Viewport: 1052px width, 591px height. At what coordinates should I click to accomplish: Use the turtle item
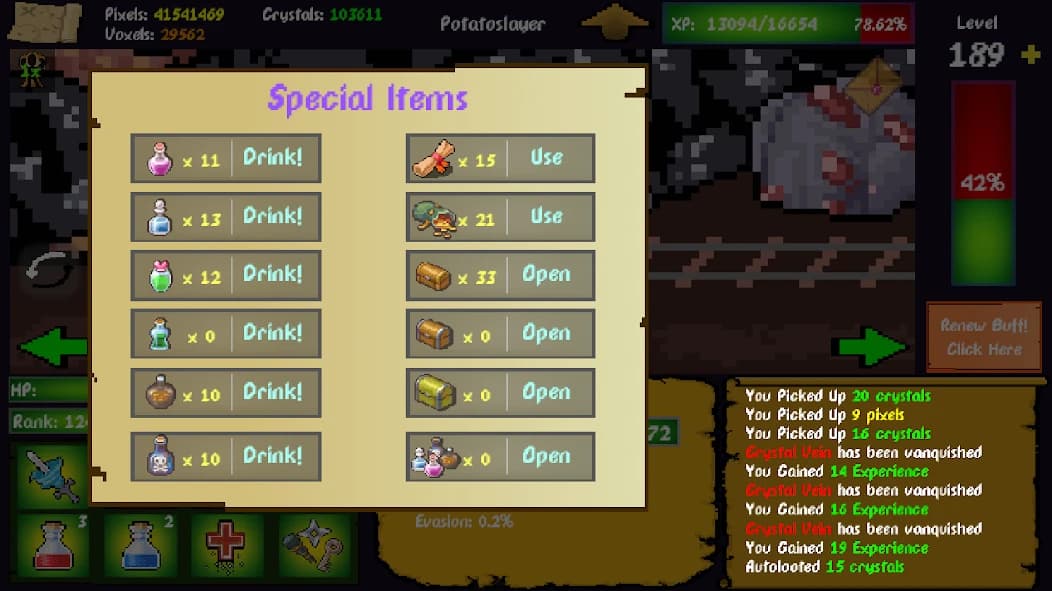(x=547, y=216)
